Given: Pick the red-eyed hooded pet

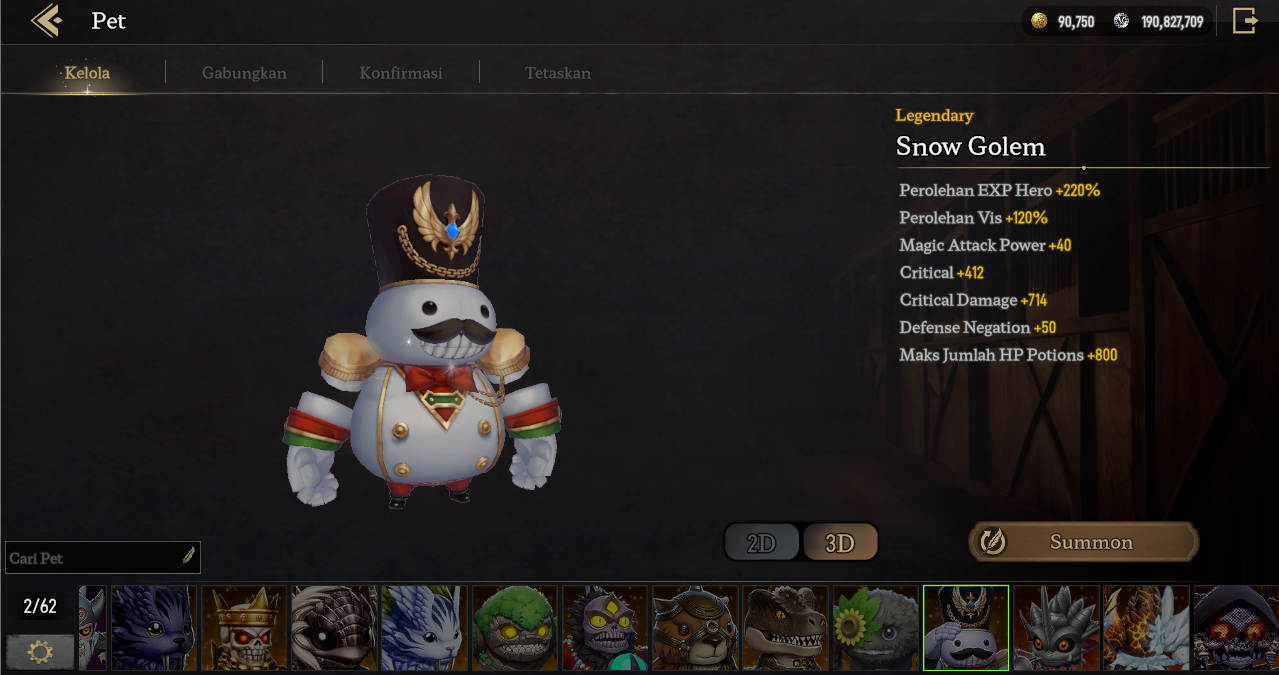Looking at the screenshot, I should point(1236,628).
